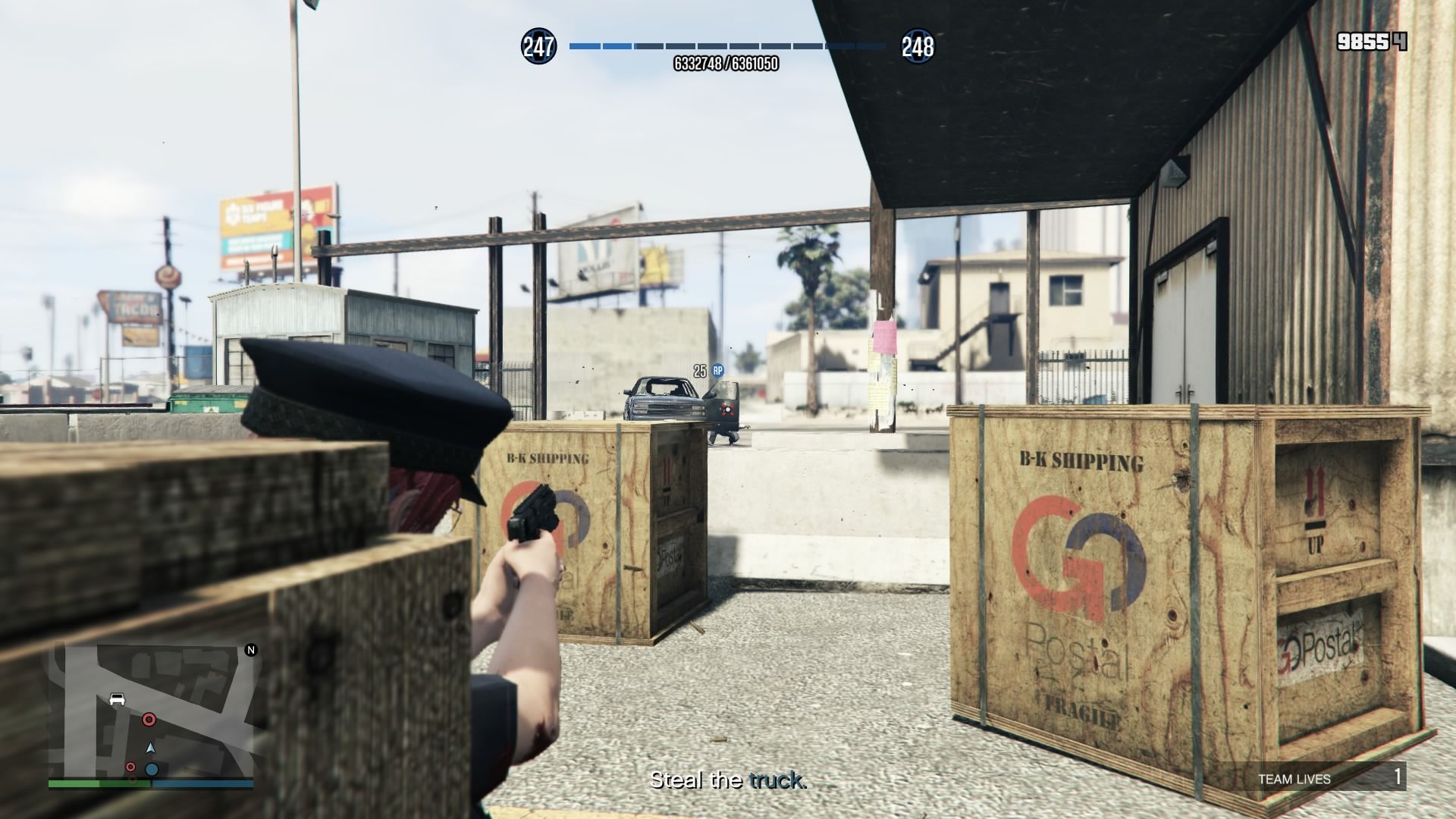This screenshot has width=1456, height=819.
Task: Click the lower red circle blip on the minimap
Action: click(130, 767)
